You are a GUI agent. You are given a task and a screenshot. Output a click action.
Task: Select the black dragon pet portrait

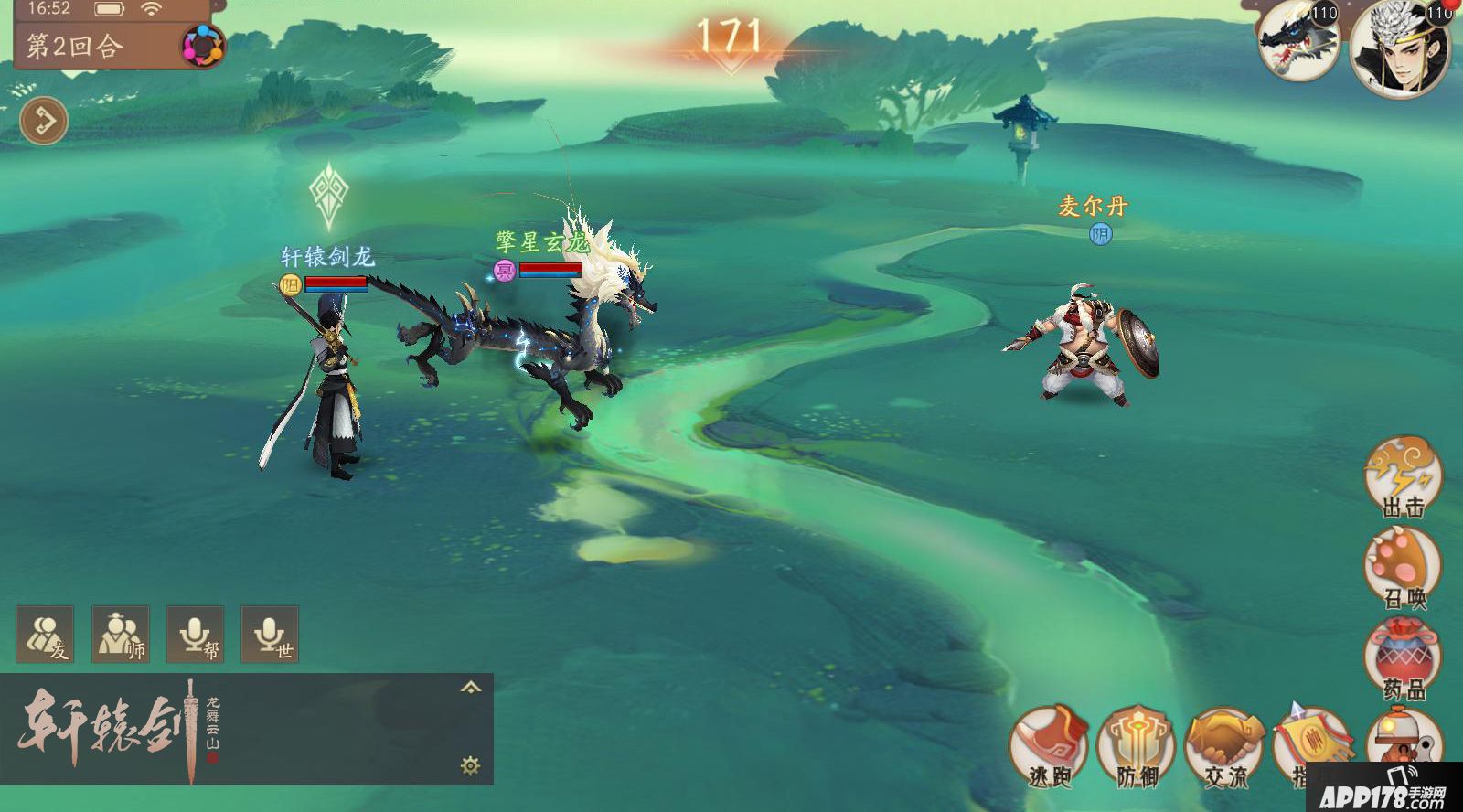coord(1298,41)
